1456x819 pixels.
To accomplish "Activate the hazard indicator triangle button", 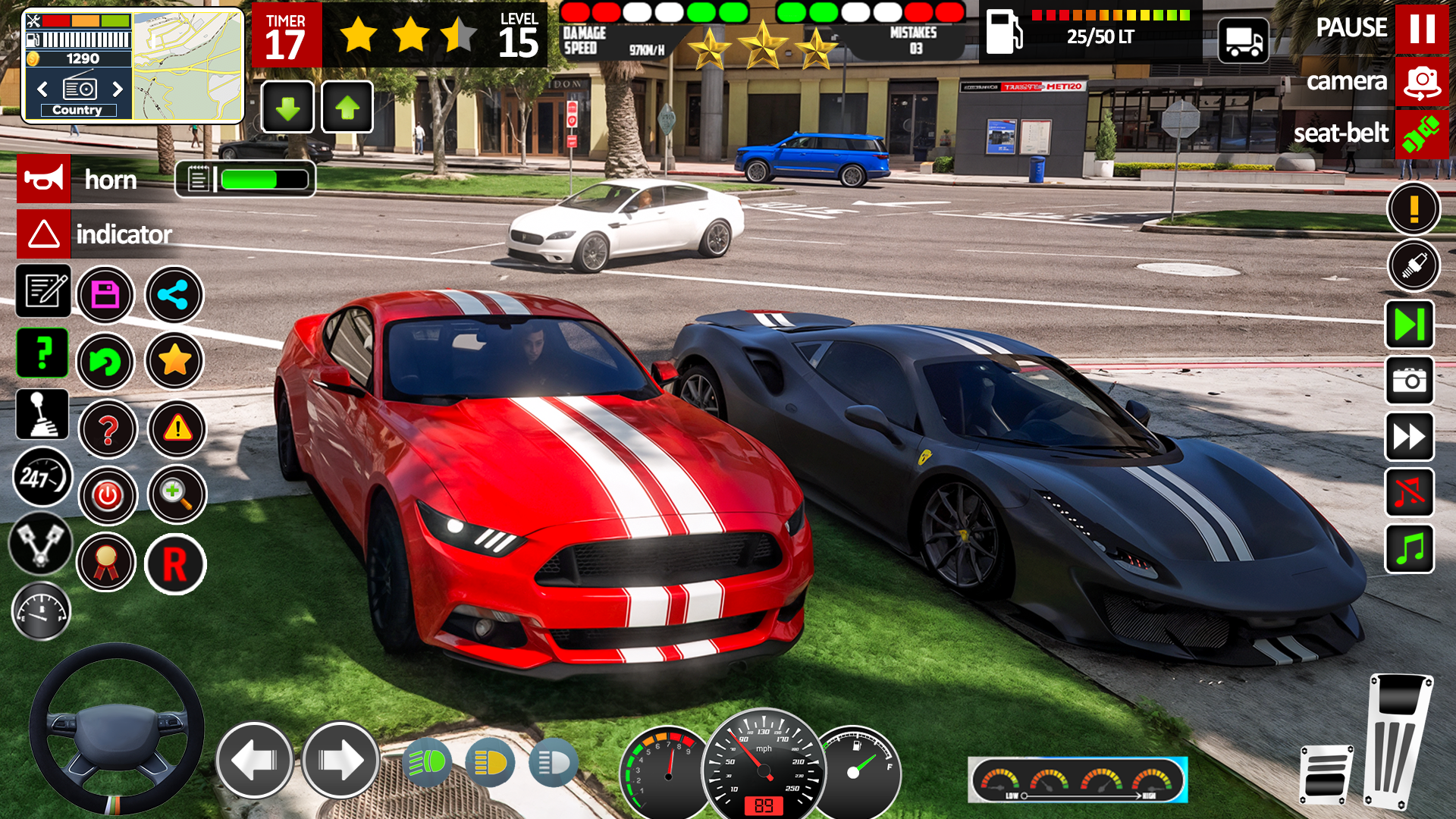I will click(44, 234).
